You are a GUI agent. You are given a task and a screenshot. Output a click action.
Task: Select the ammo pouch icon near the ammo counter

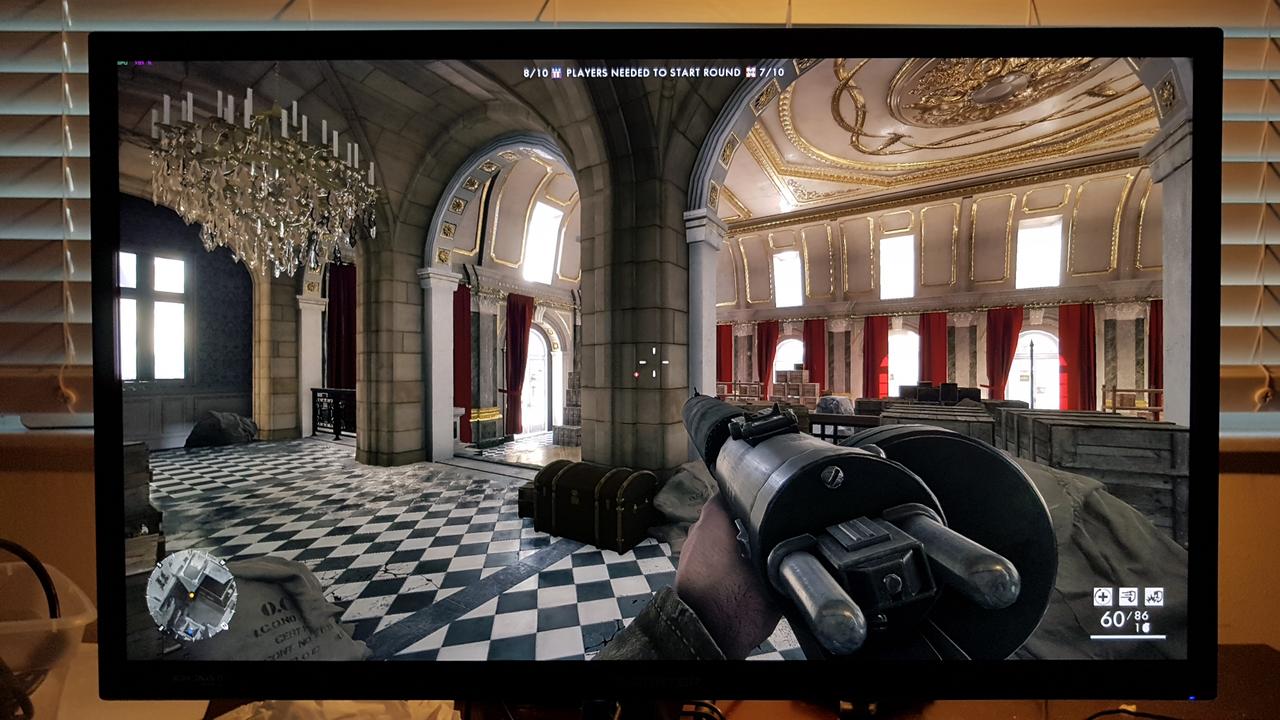[1128, 597]
